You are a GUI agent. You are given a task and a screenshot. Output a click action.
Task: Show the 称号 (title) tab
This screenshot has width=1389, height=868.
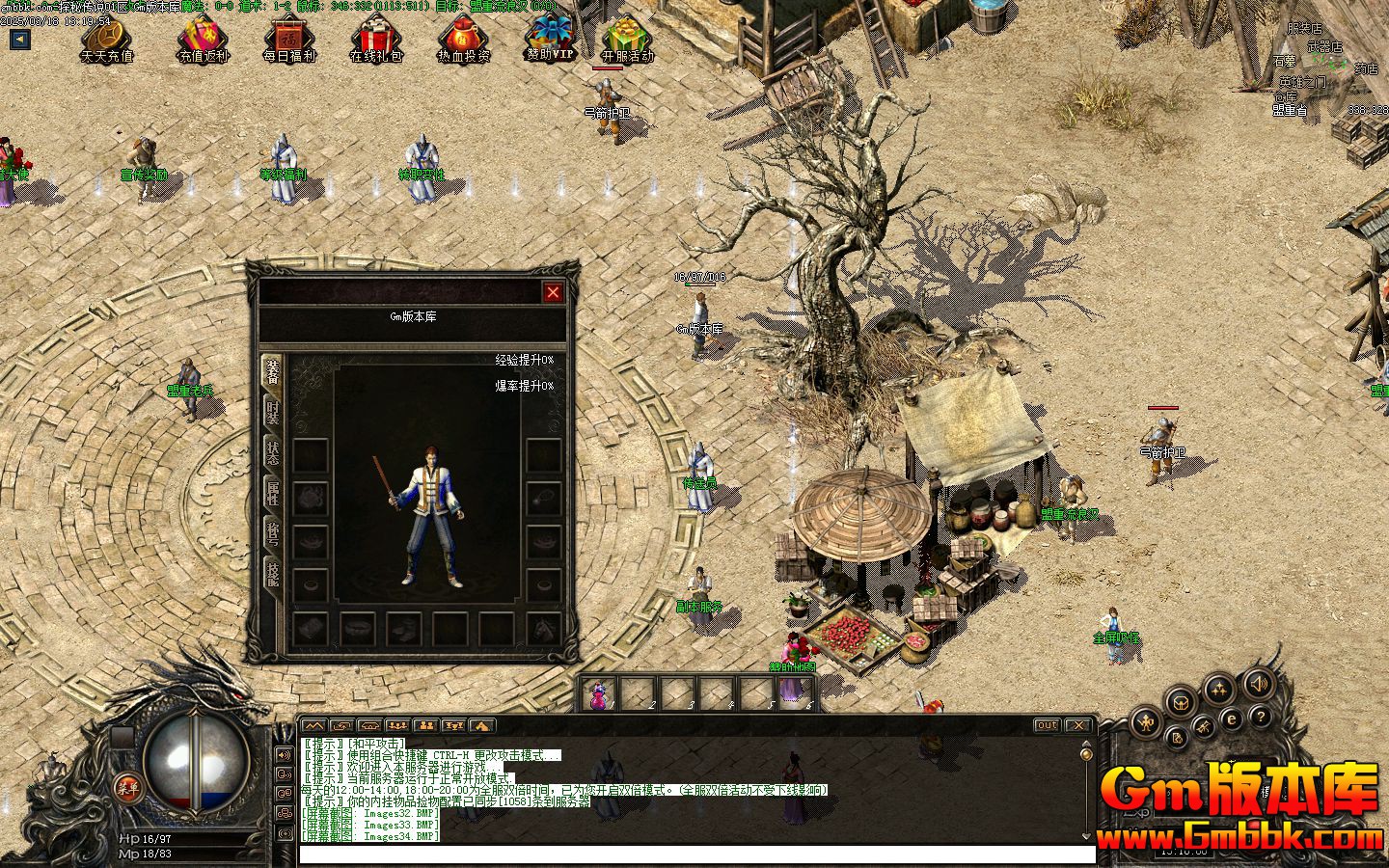click(273, 535)
